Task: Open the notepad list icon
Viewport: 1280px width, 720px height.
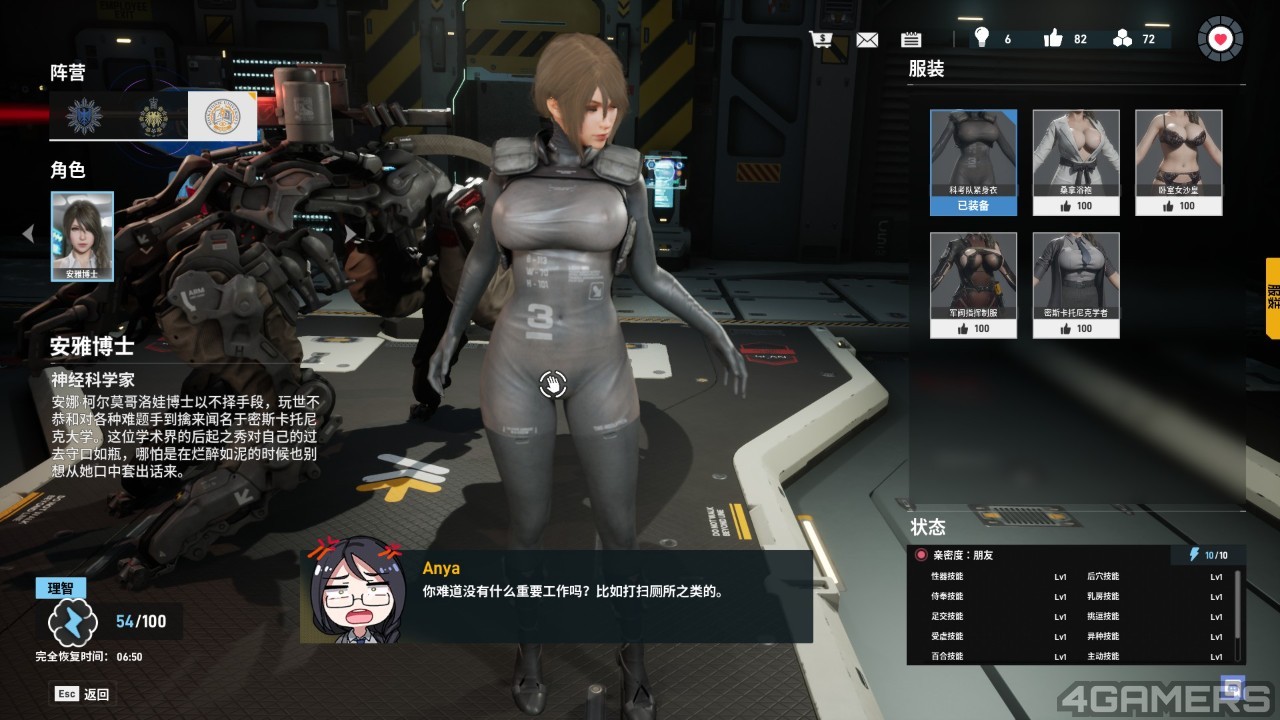Action: point(910,40)
